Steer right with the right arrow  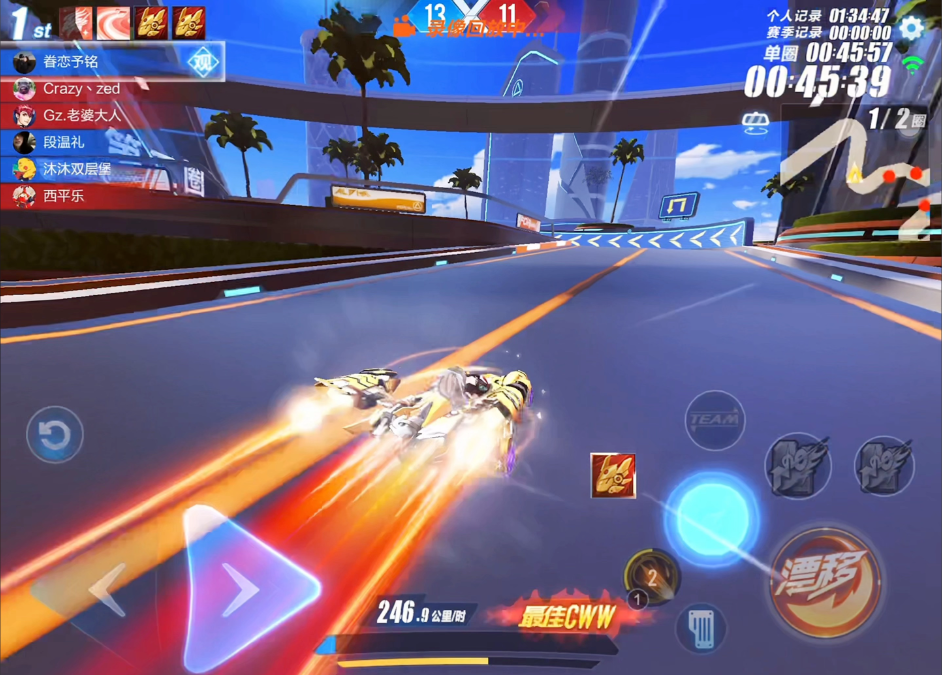pyautogui.click(x=245, y=588)
